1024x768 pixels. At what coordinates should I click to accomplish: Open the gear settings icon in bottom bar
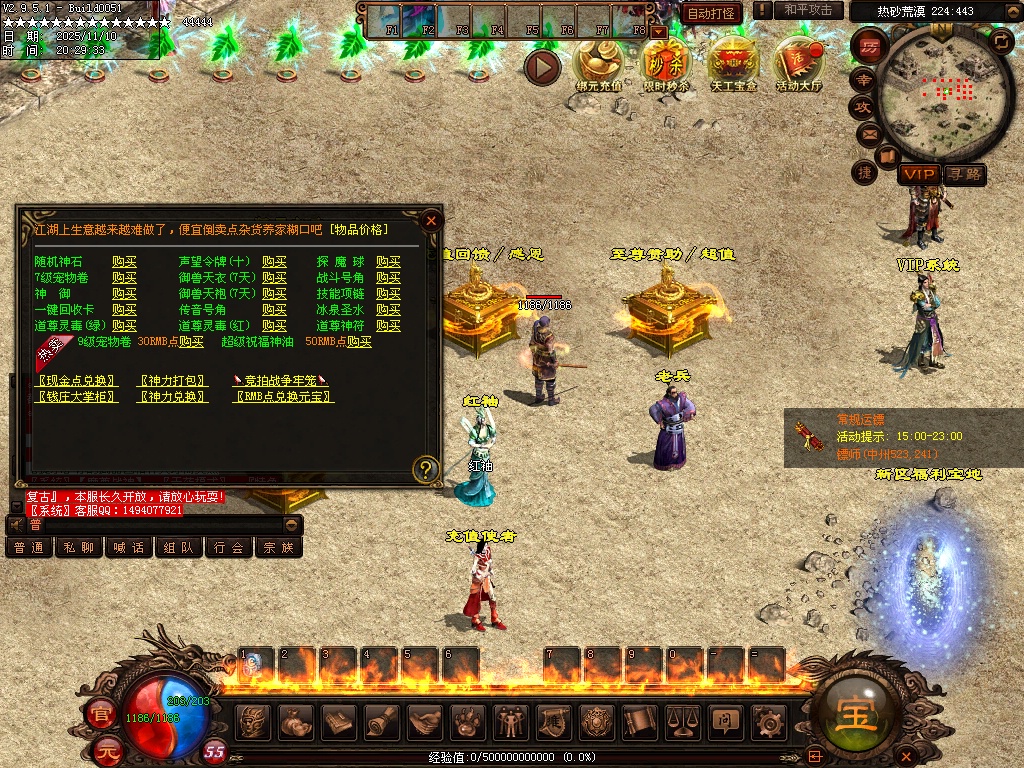(768, 721)
